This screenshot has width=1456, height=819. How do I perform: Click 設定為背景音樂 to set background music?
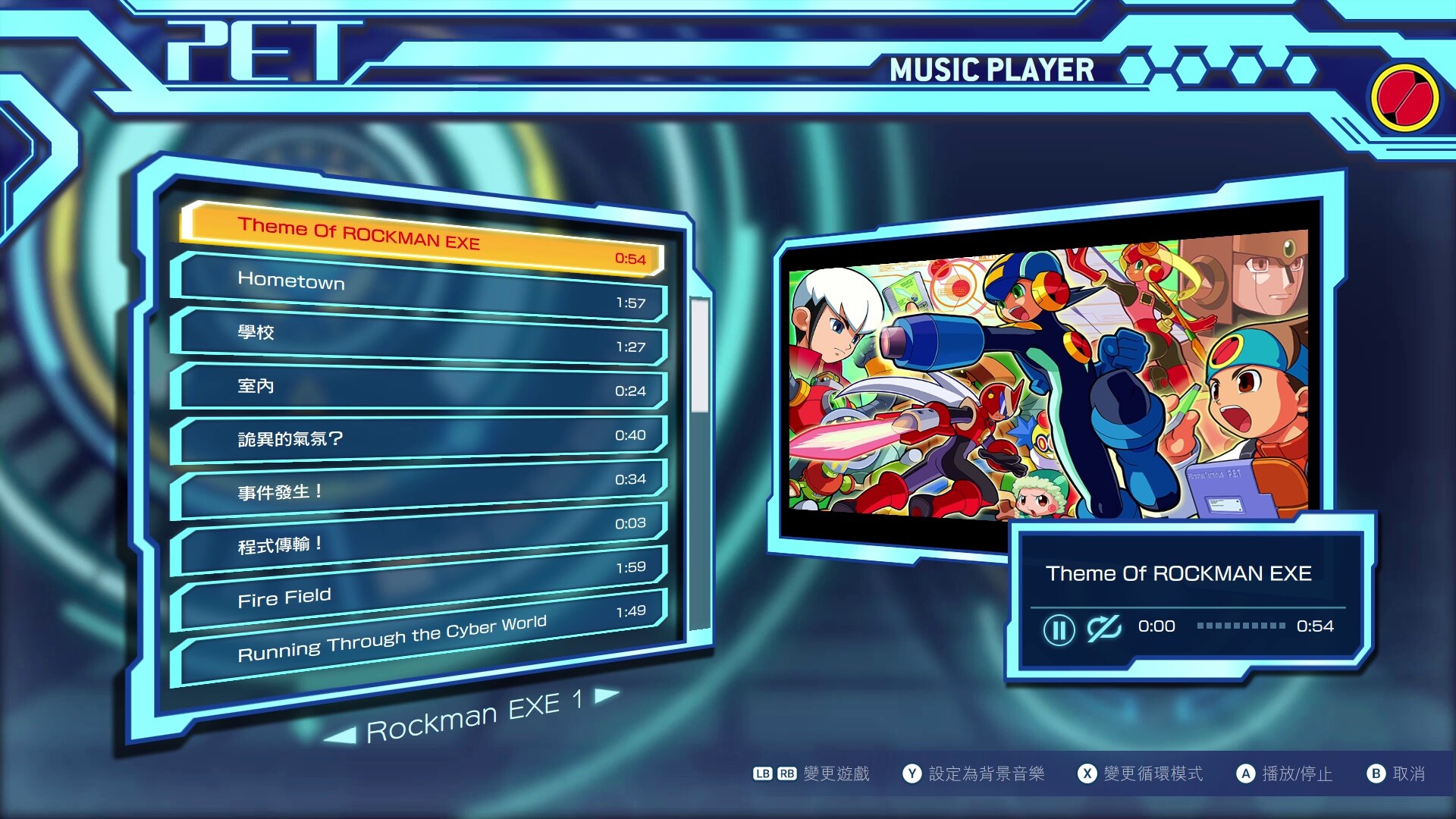tap(974, 773)
